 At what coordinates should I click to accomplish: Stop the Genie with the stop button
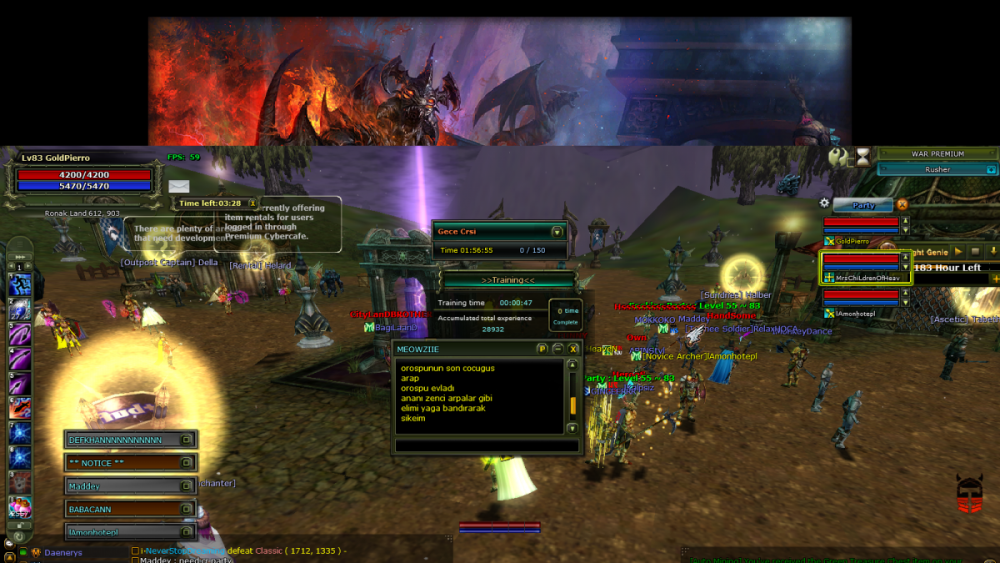(975, 252)
